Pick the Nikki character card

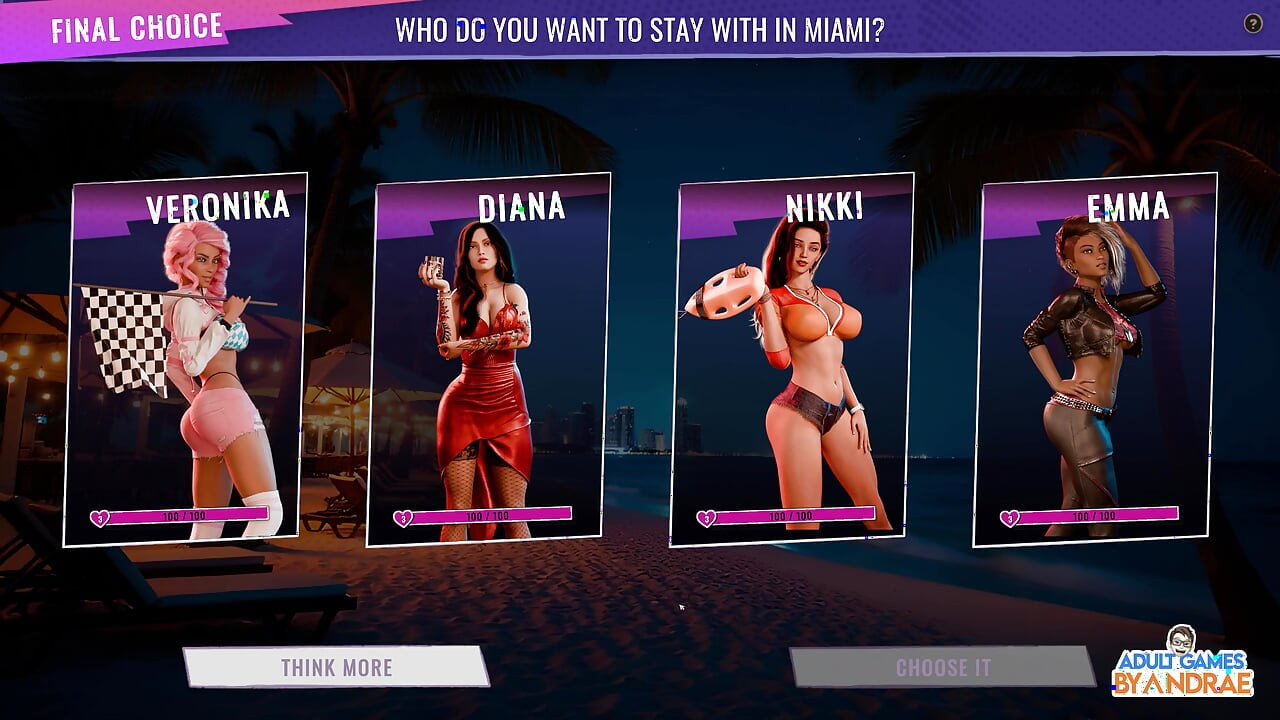[792, 360]
